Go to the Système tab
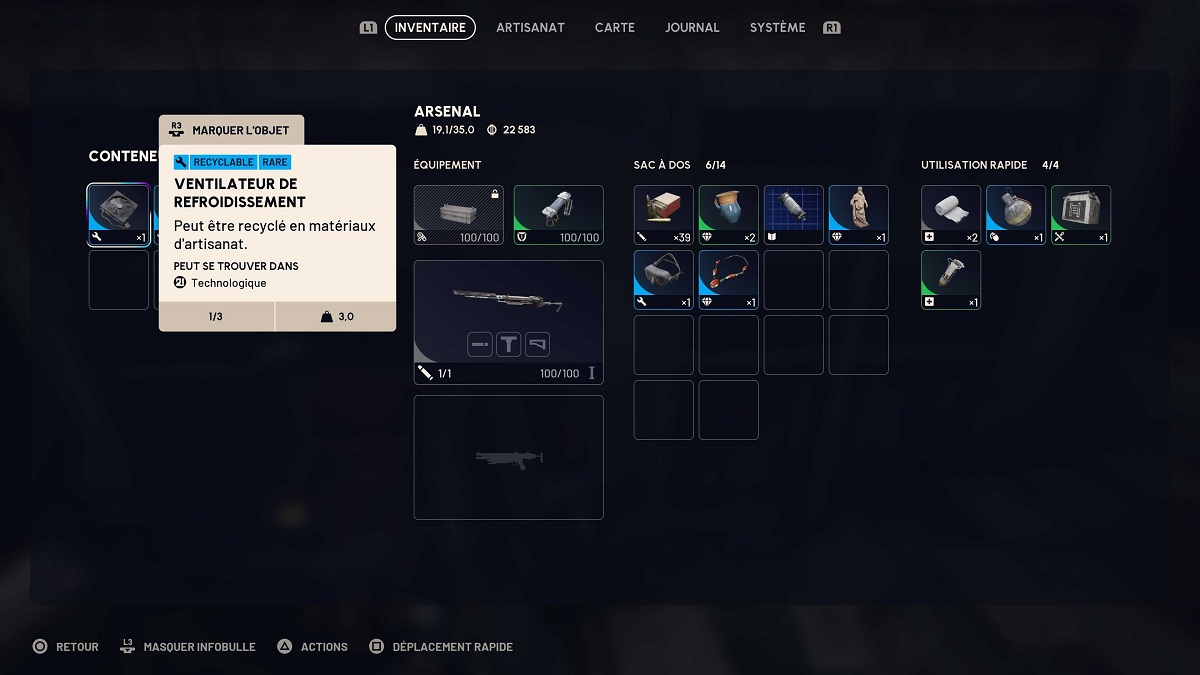This screenshot has height=675, width=1200. point(777,28)
